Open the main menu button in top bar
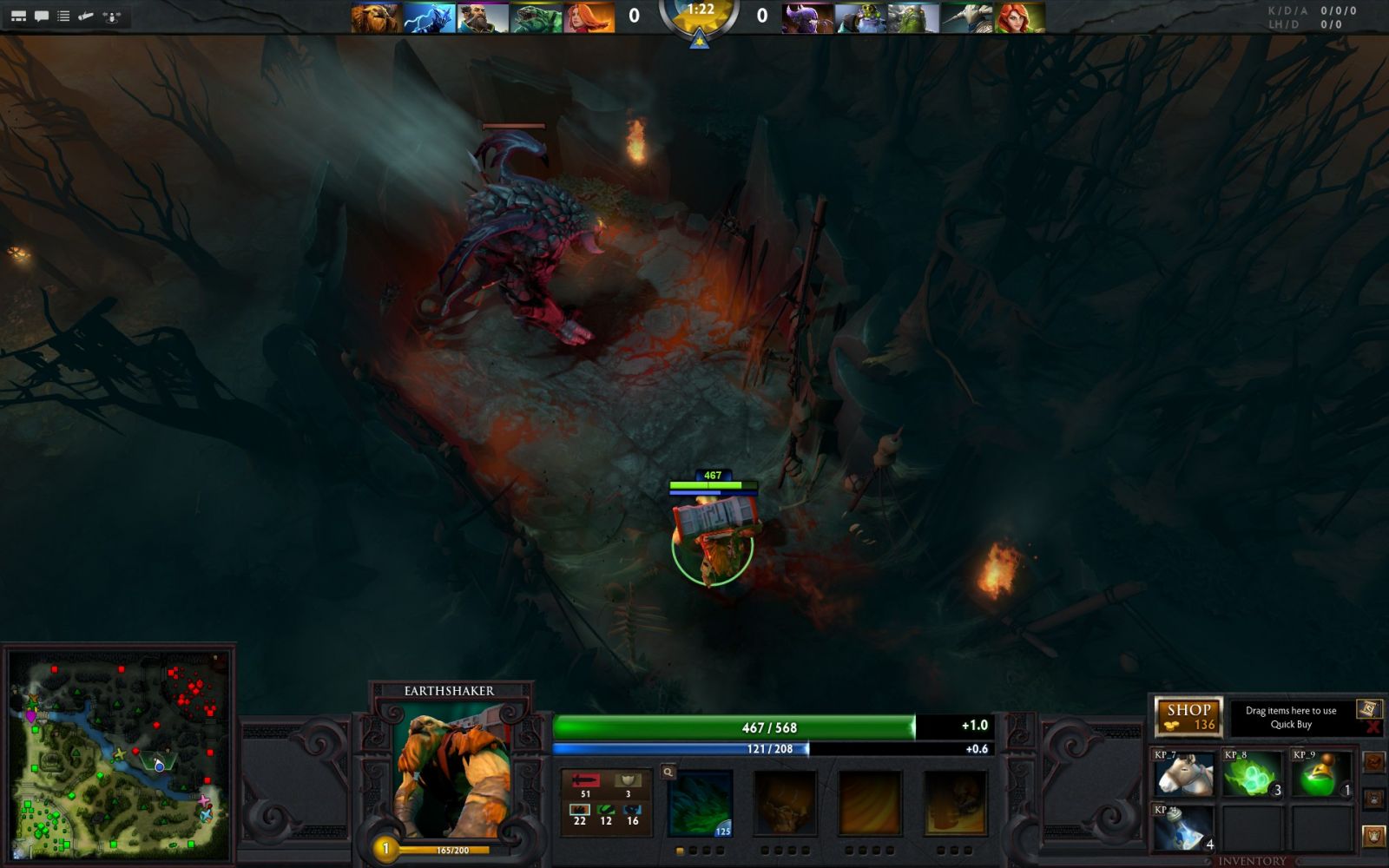This screenshot has height=868, width=1389. pyautogui.click(x=18, y=16)
